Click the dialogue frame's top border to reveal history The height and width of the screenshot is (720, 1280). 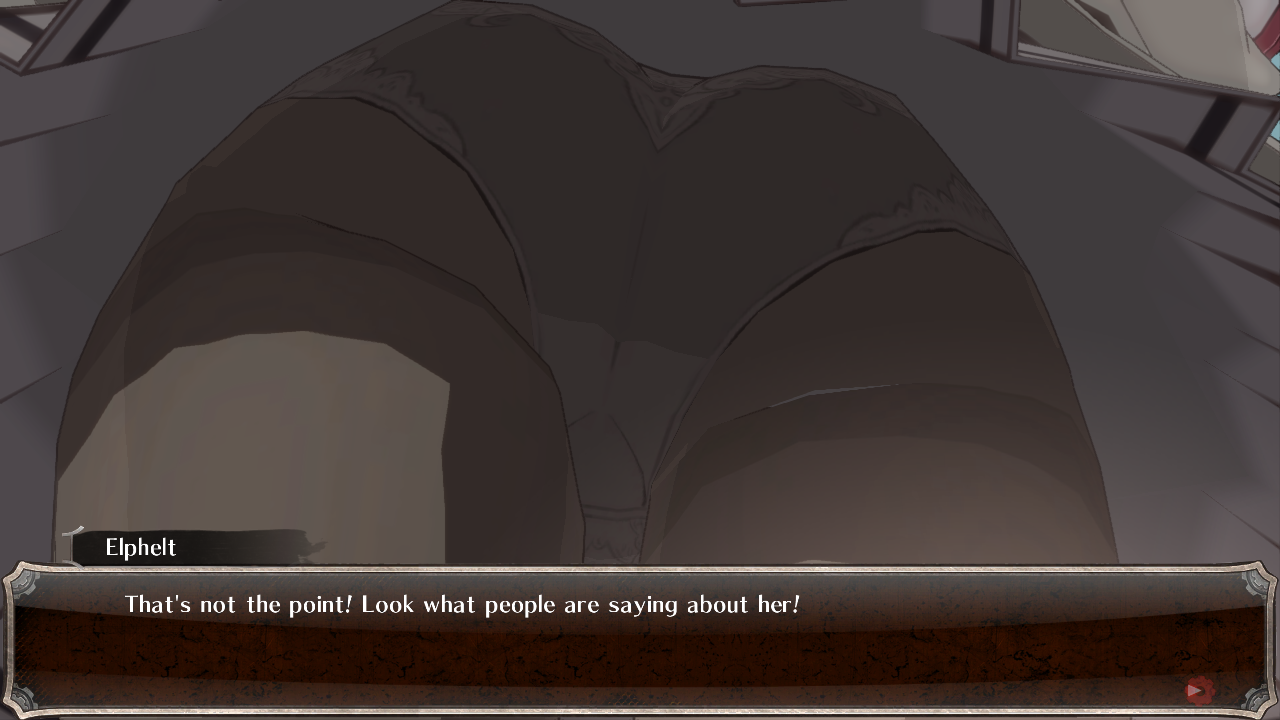(640, 568)
